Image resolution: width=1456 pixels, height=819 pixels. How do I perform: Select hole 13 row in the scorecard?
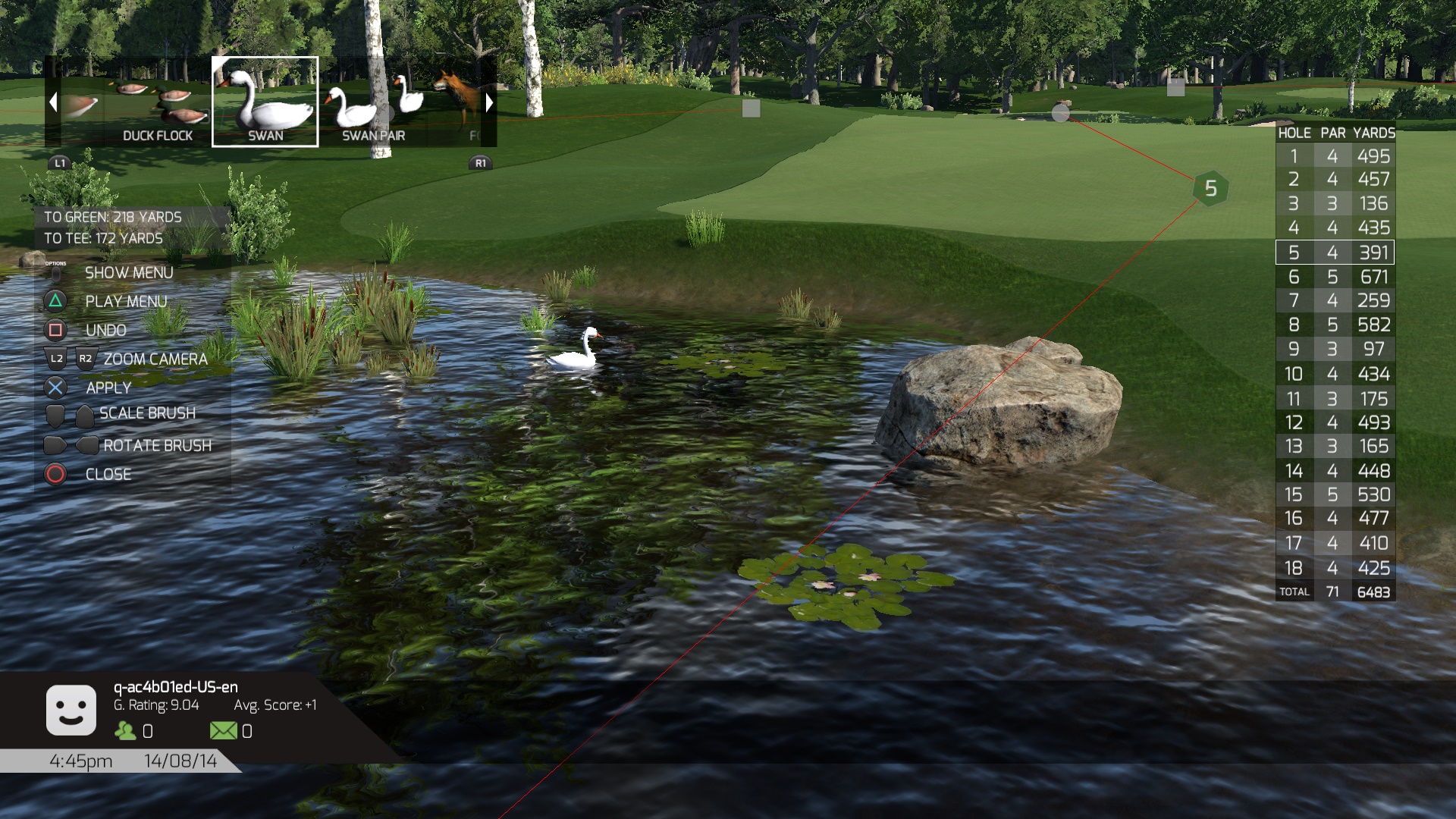[1335, 446]
